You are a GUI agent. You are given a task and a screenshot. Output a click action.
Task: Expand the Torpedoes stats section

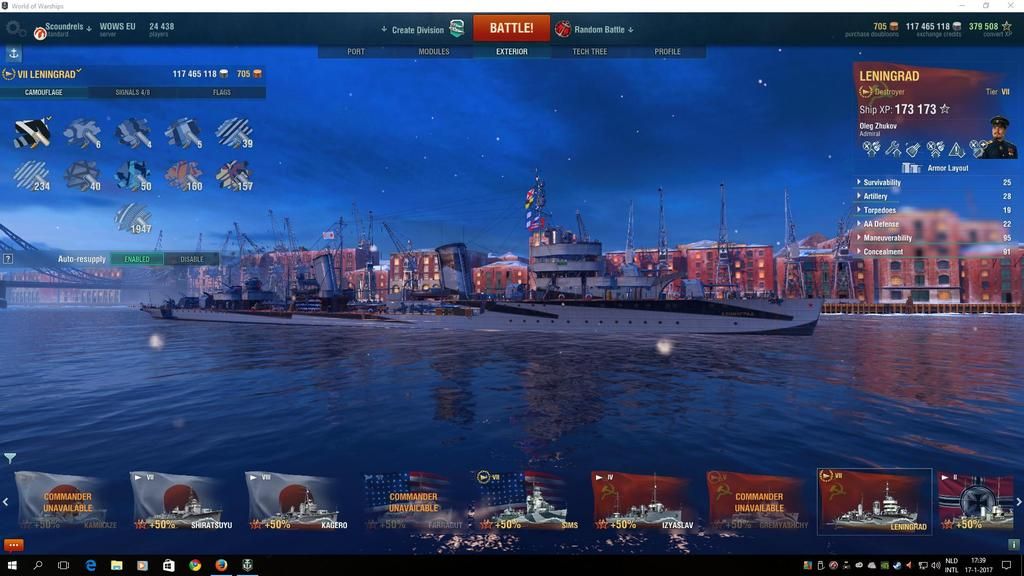(880, 211)
